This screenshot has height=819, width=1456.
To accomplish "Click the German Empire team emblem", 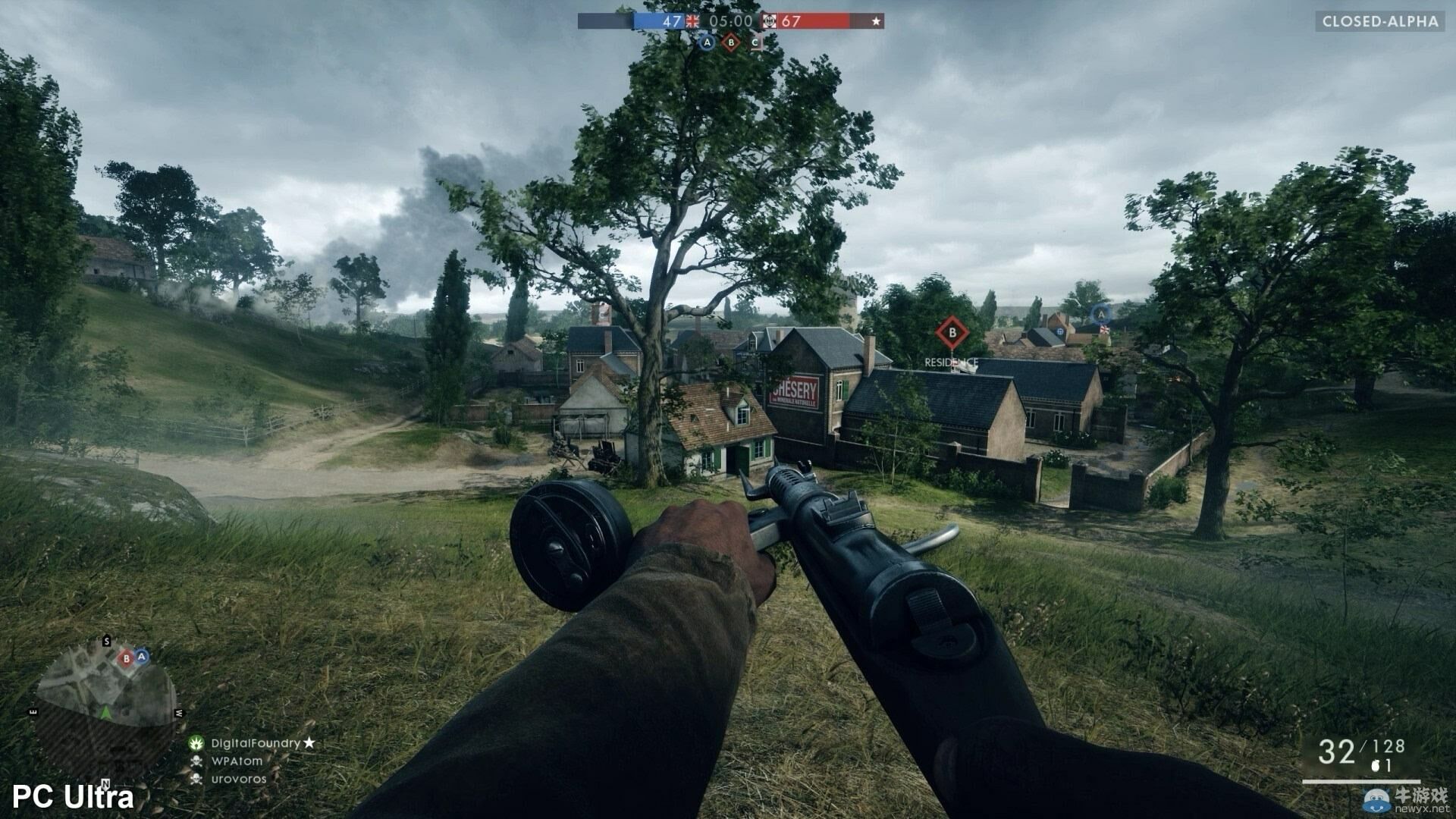I will point(770,21).
